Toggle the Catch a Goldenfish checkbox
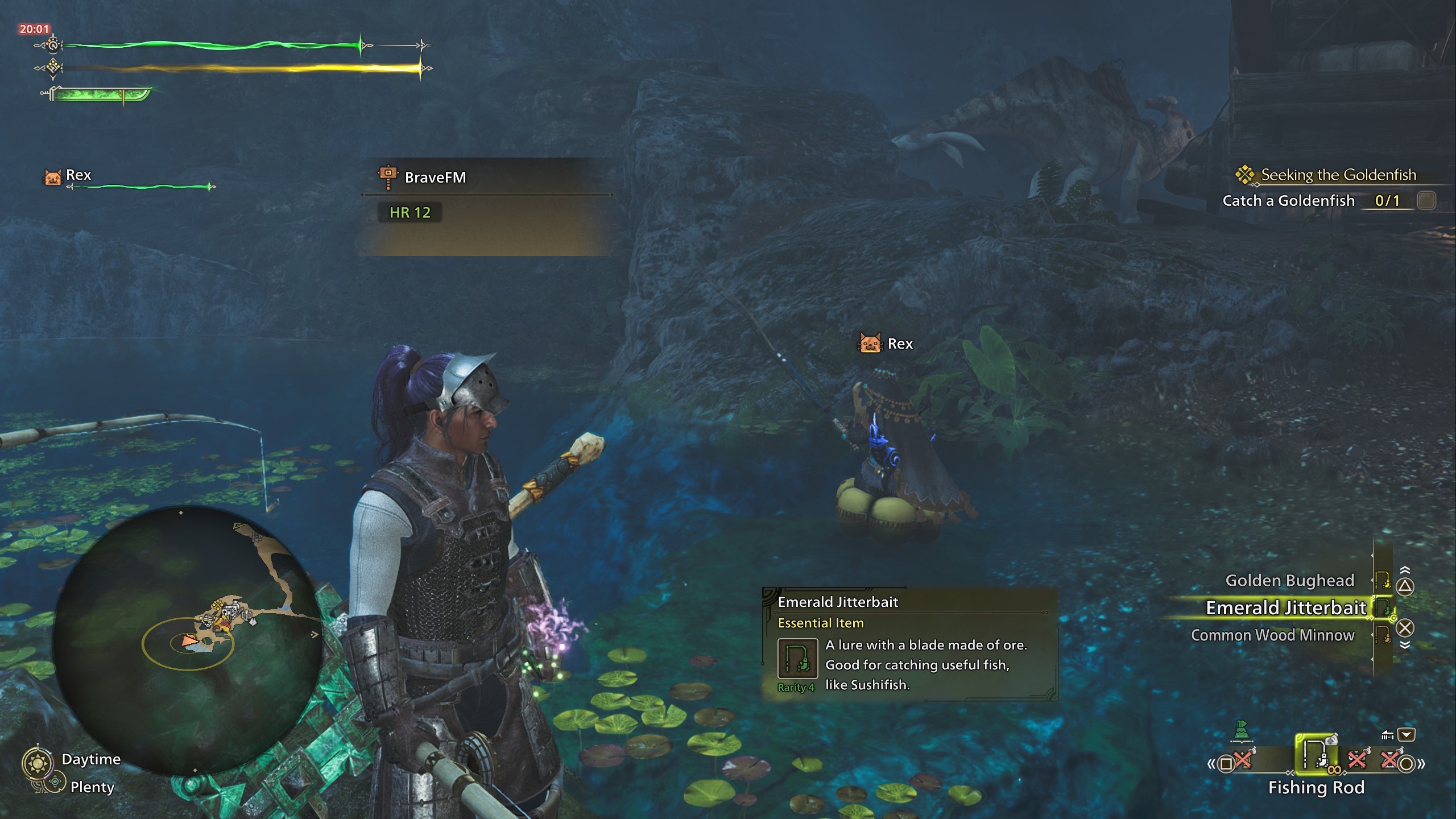This screenshot has width=1456, height=819. (1426, 201)
